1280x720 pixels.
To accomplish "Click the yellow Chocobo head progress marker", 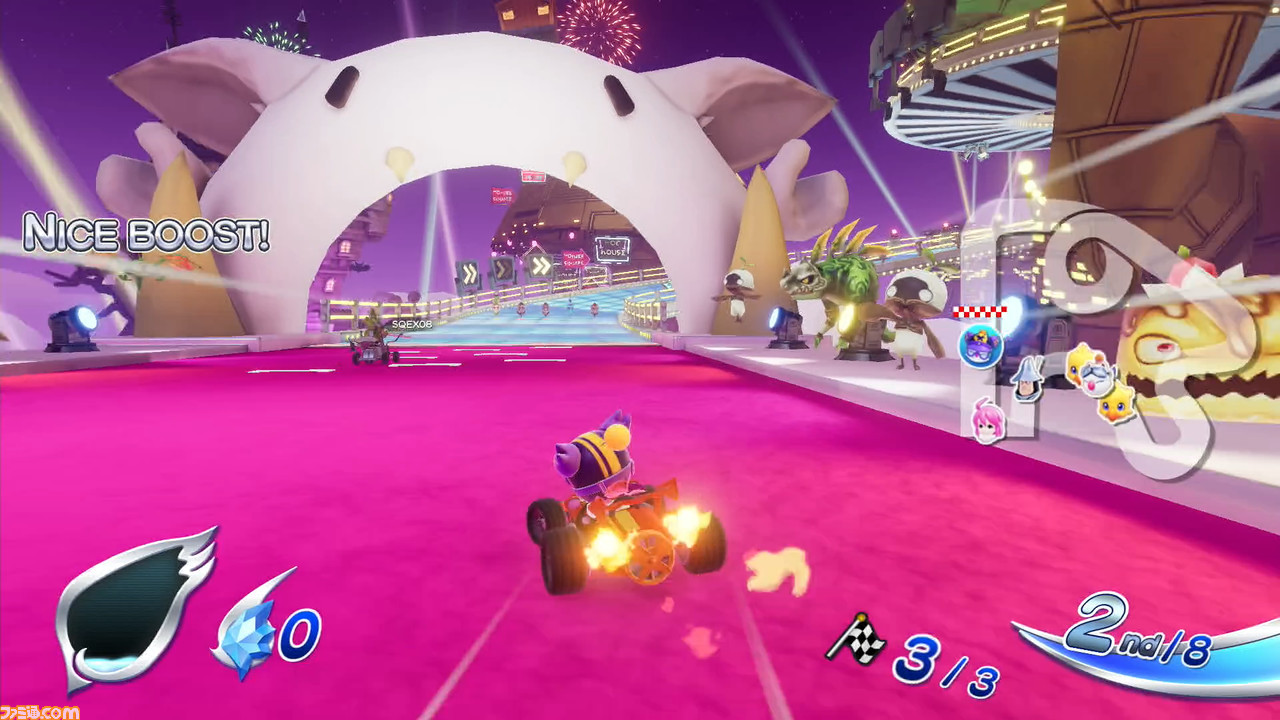I will (1114, 409).
